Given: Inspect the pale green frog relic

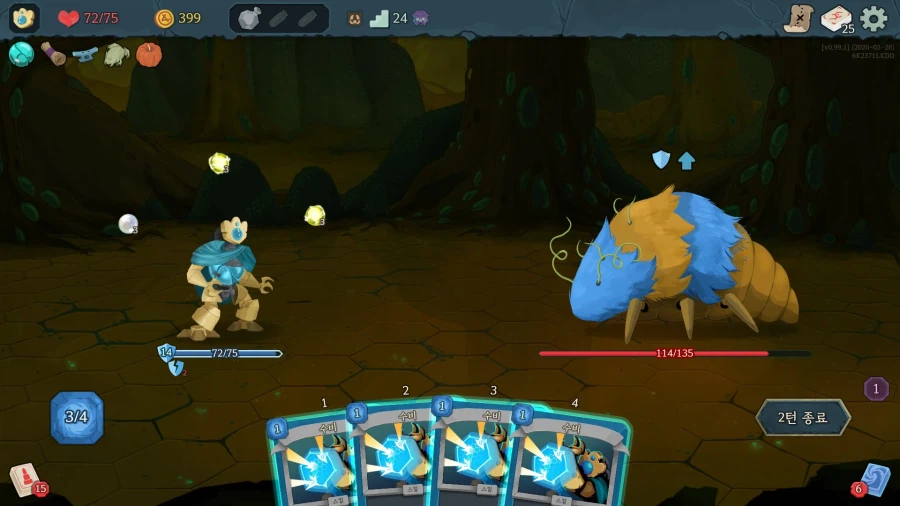Looking at the screenshot, I should coord(117,54).
